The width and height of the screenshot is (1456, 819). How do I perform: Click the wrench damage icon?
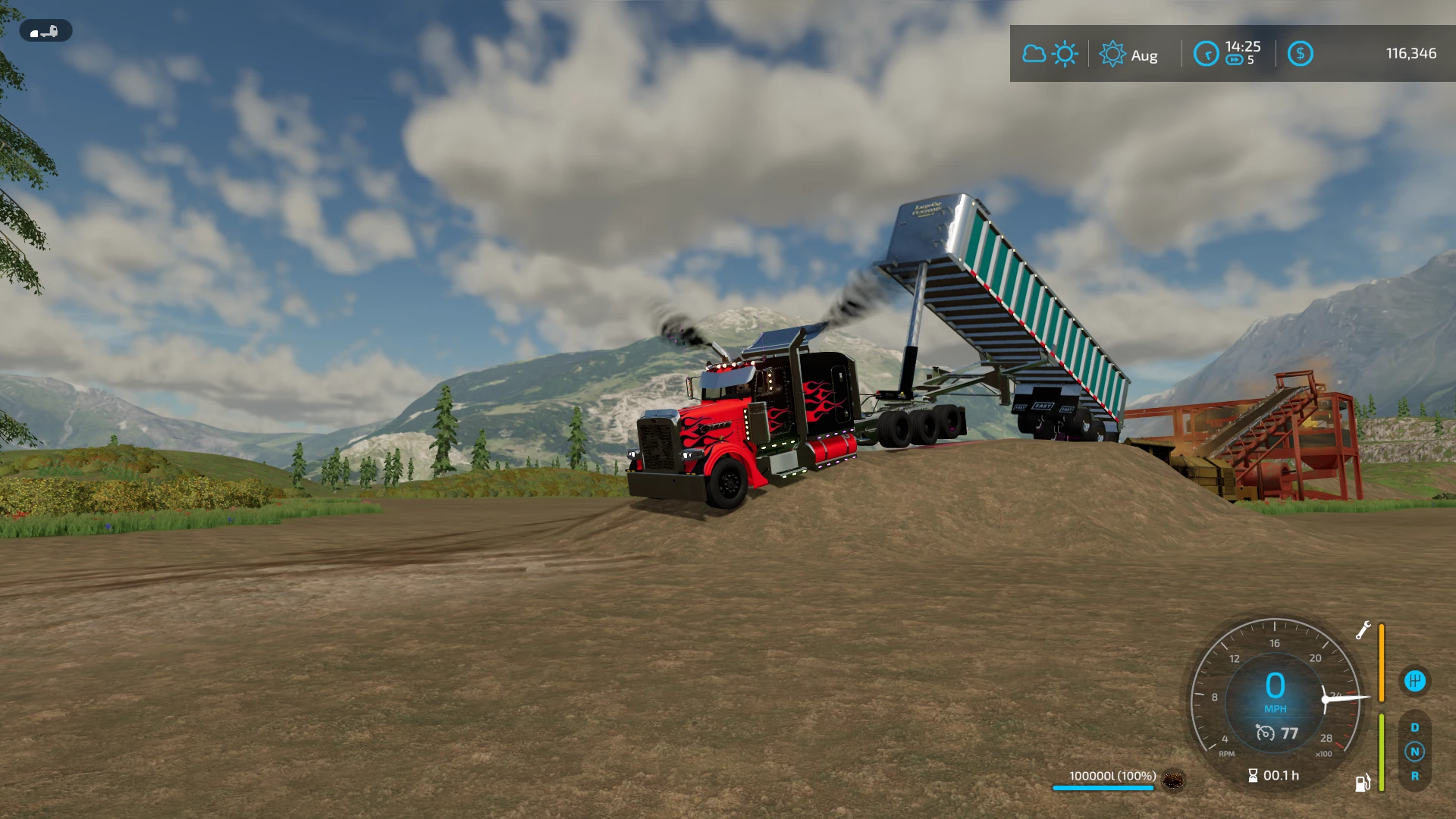click(x=1363, y=630)
